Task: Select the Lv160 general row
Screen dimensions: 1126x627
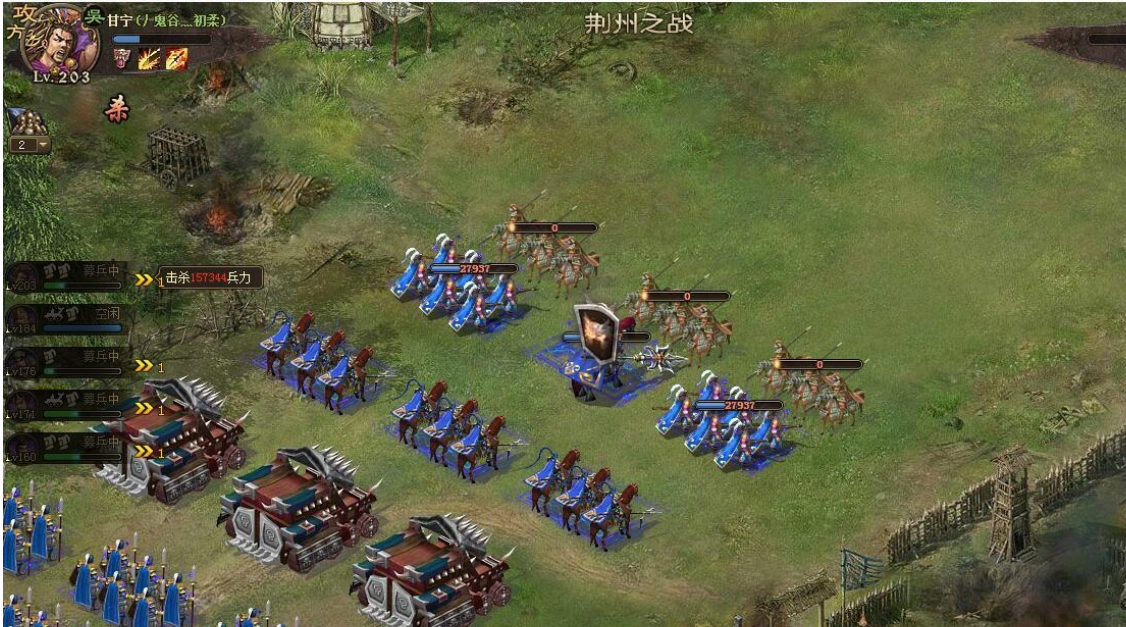Action: click(66, 447)
